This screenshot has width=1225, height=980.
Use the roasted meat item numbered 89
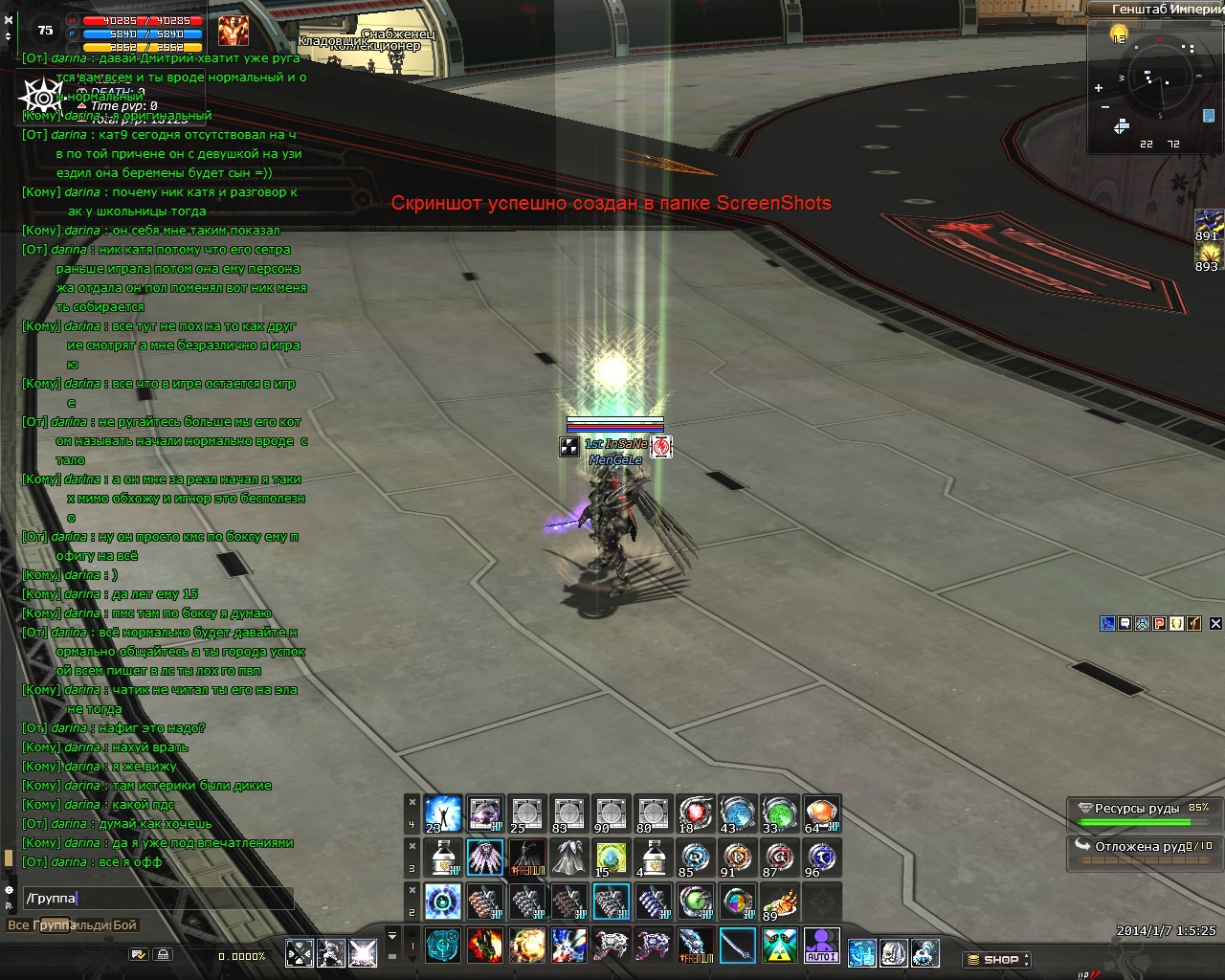tap(779, 902)
